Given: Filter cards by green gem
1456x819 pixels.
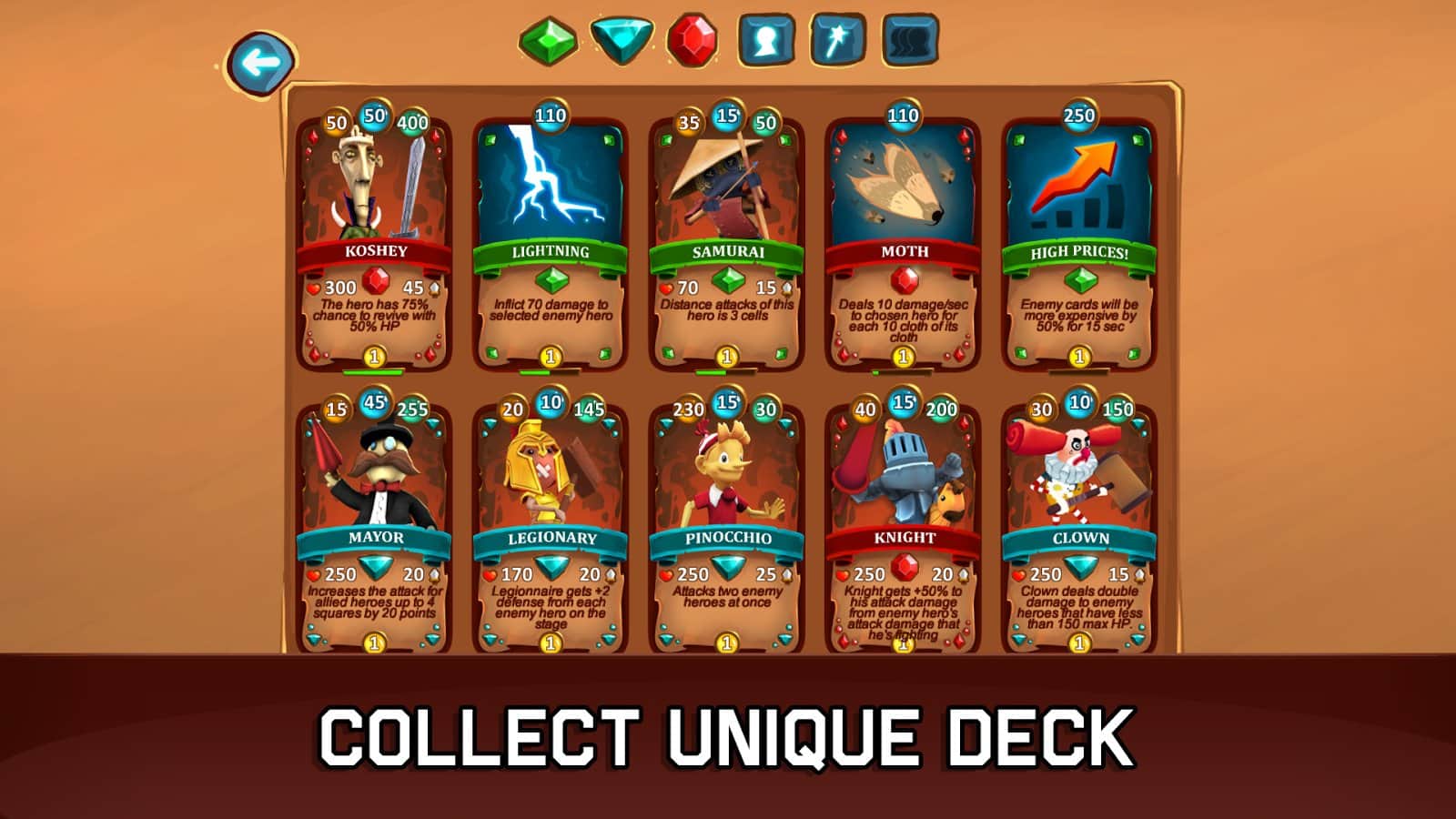Looking at the screenshot, I should tap(548, 41).
